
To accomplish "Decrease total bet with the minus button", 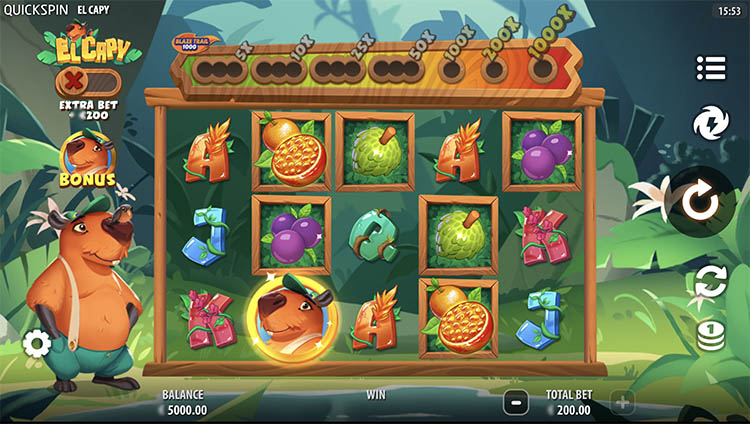I will click(516, 403).
